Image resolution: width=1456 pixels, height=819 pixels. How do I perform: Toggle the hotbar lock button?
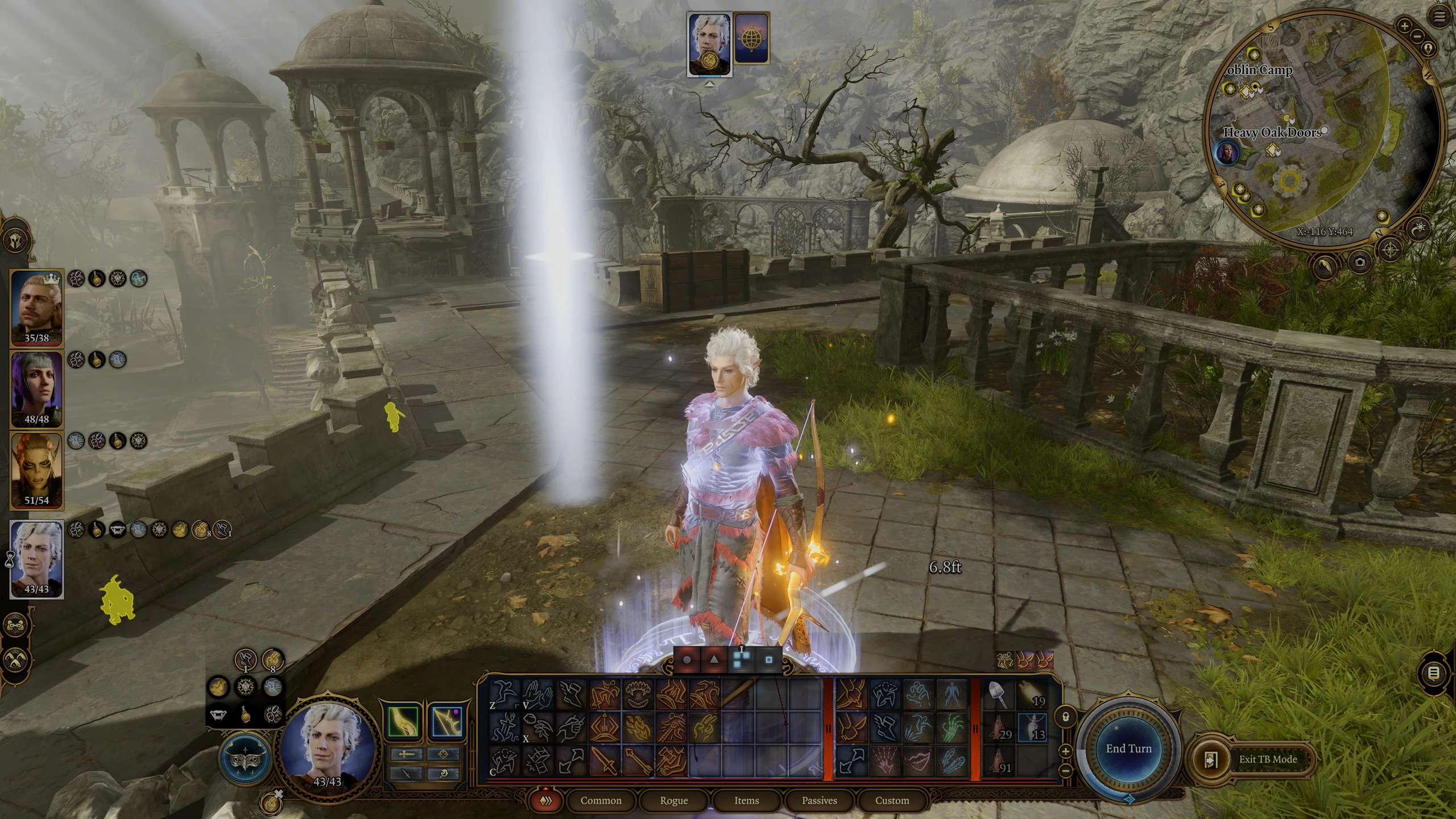tap(1066, 717)
